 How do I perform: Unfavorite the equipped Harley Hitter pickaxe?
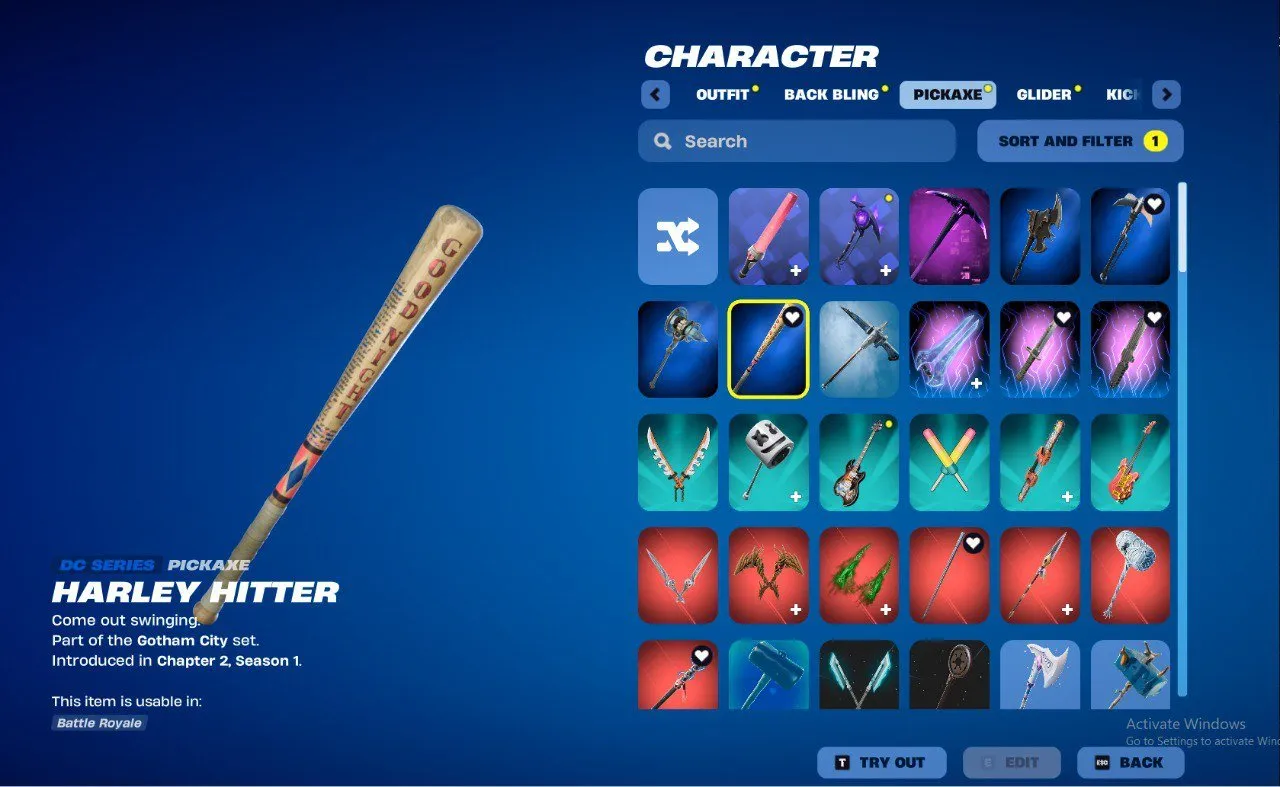(792, 315)
